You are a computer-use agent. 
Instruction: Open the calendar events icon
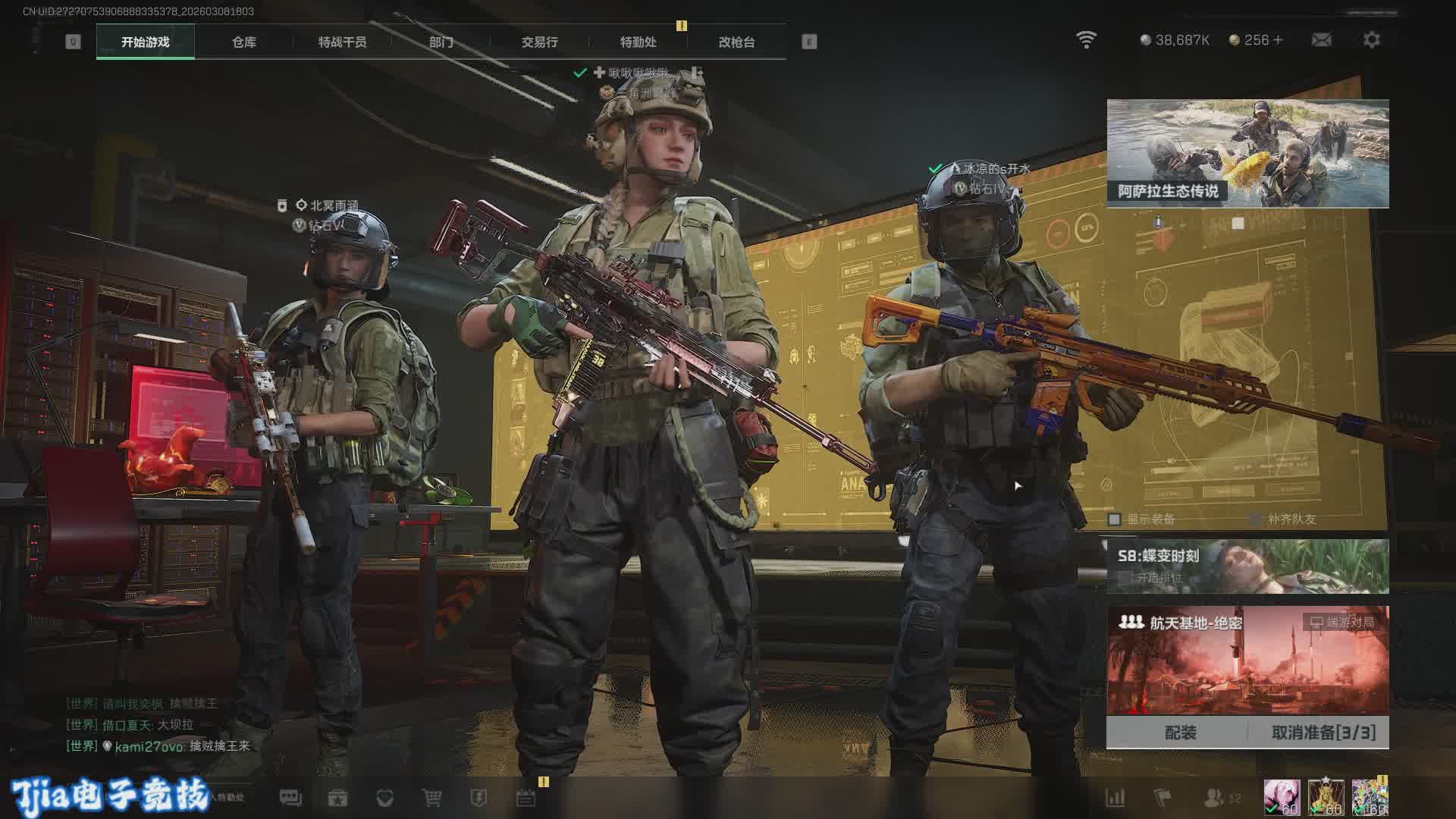(x=526, y=798)
